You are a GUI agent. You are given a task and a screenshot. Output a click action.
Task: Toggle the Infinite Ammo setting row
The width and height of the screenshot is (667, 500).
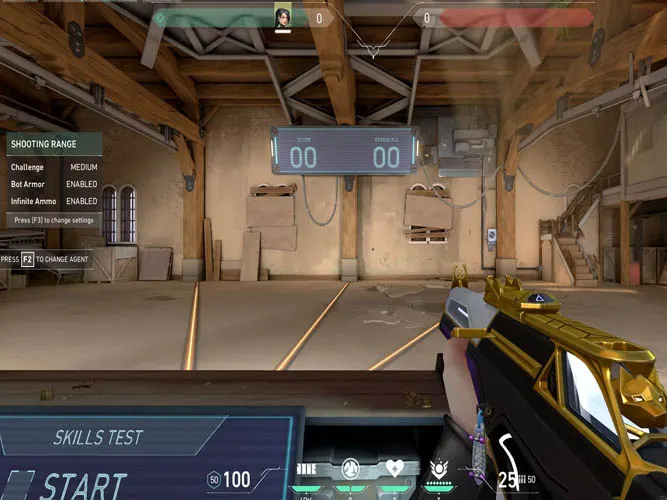point(53,201)
